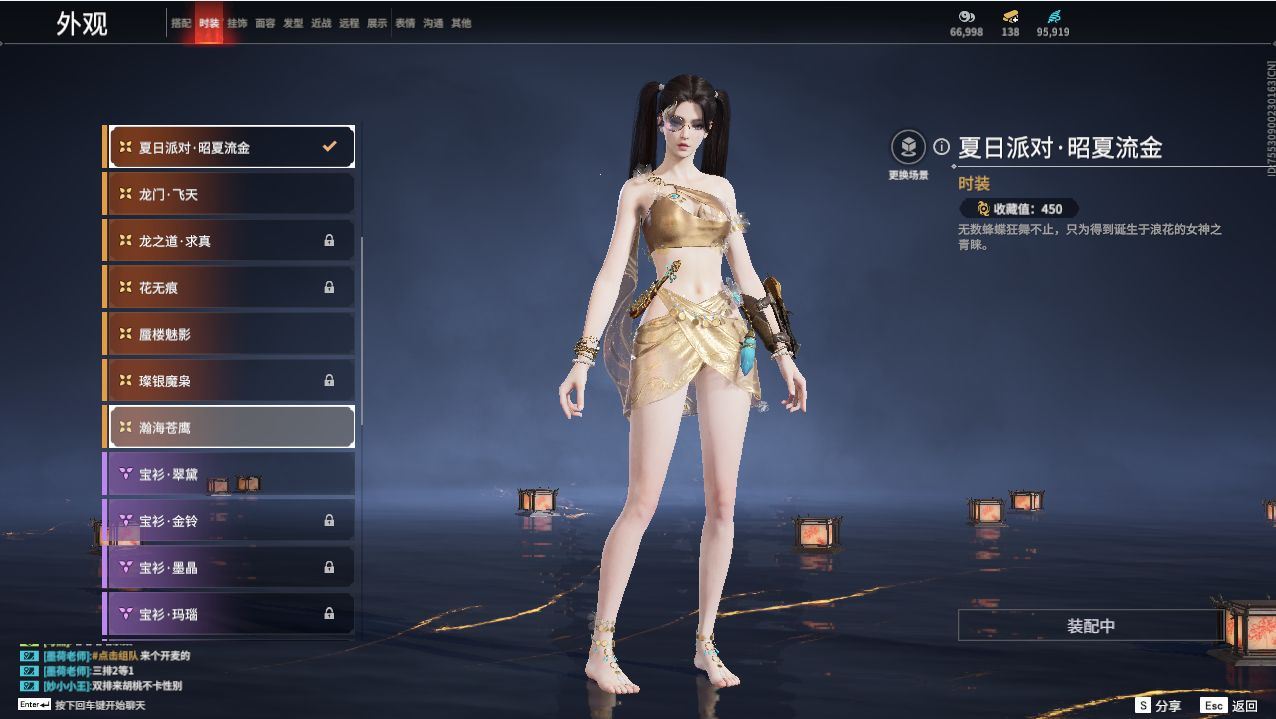This screenshot has width=1276, height=719.
Task: Open the 挂饰 accessories tab
Action: tap(237, 23)
